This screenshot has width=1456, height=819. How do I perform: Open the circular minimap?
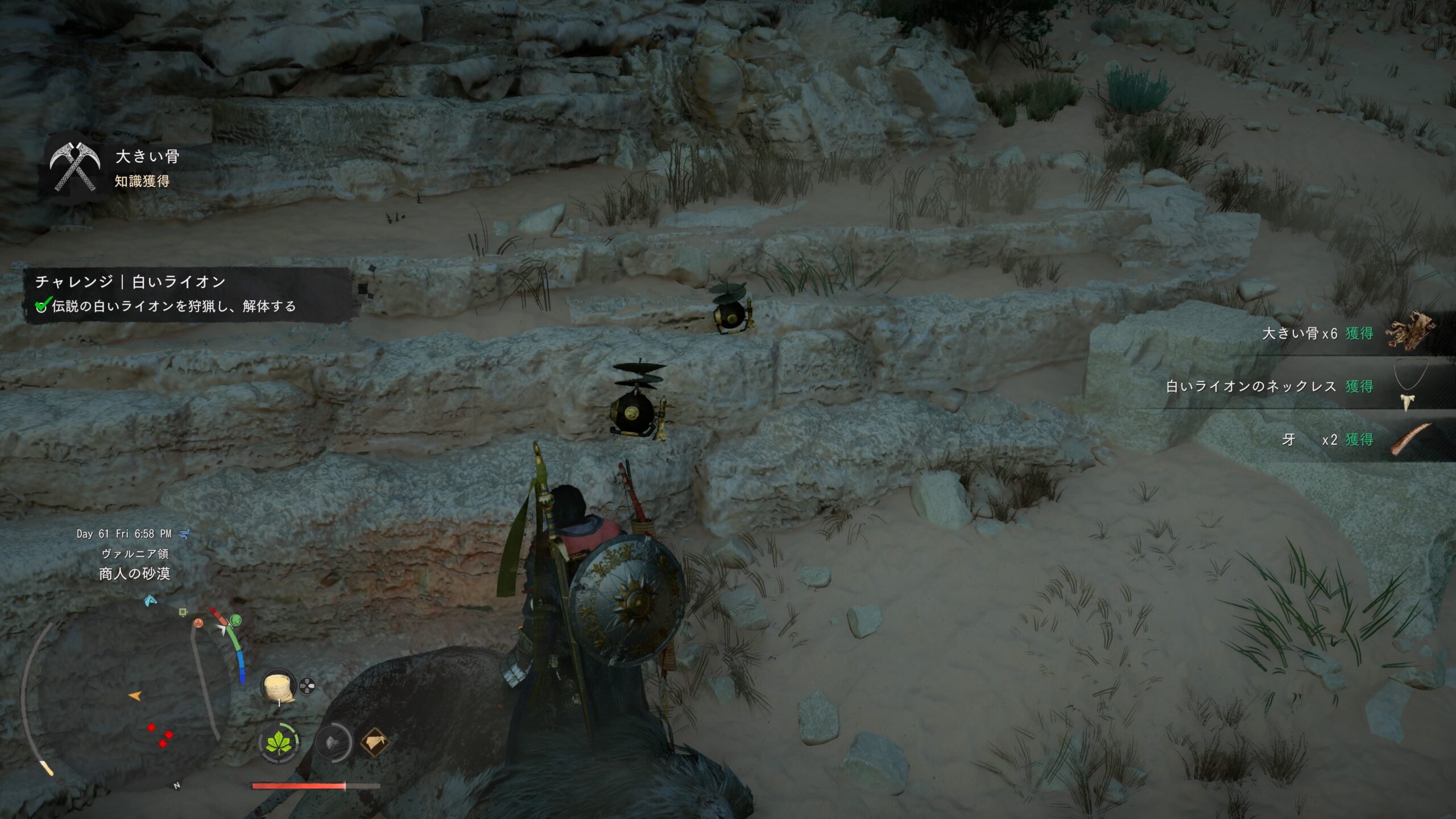[128, 694]
